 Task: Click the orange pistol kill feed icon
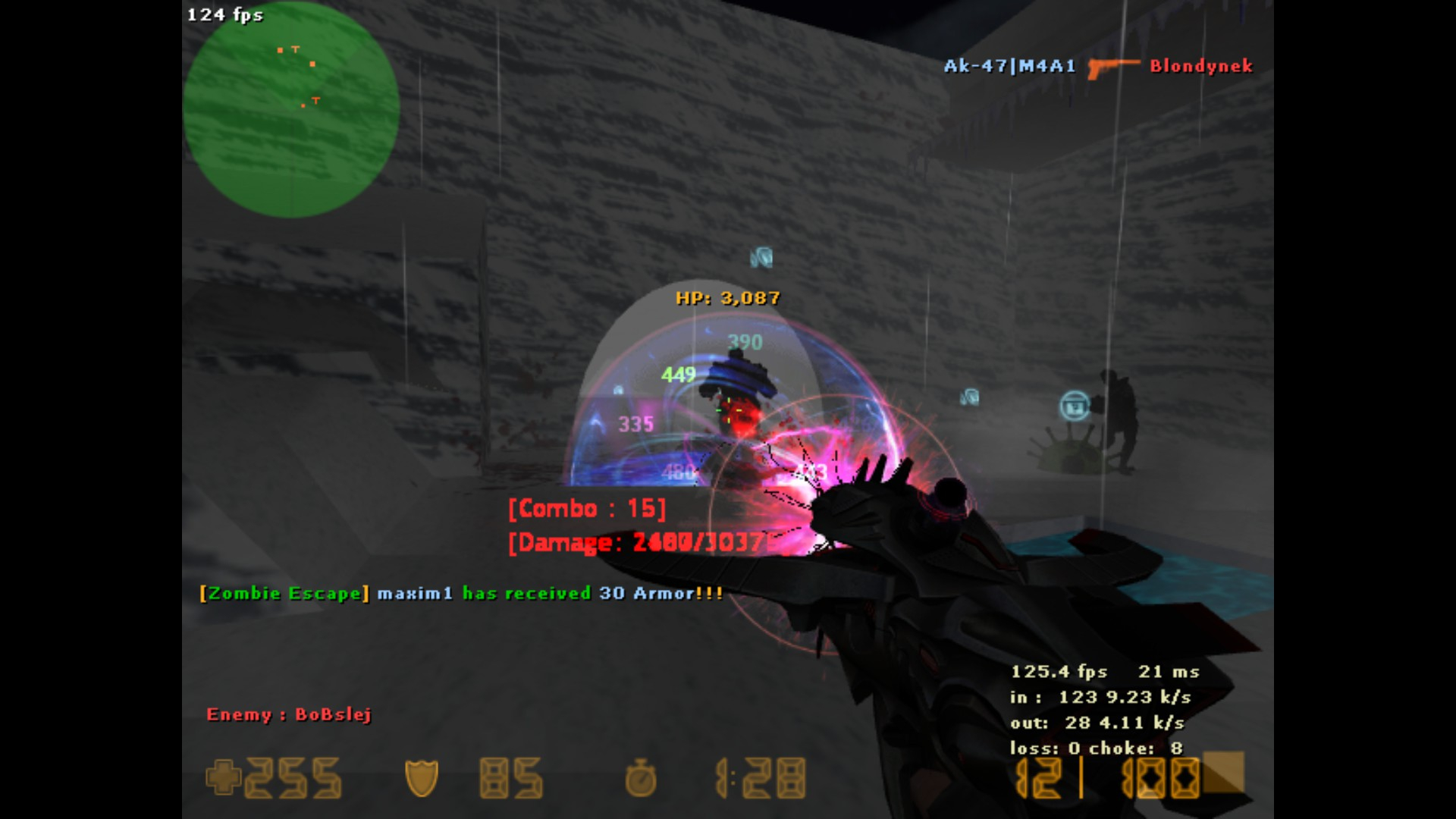click(1112, 67)
